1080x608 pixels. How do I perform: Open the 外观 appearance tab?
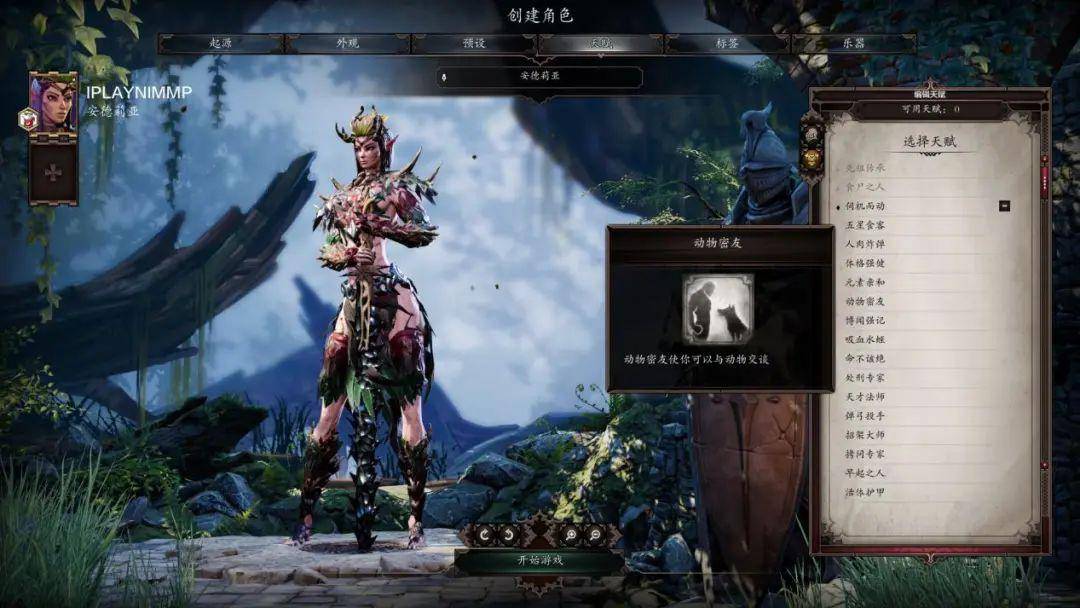click(348, 44)
